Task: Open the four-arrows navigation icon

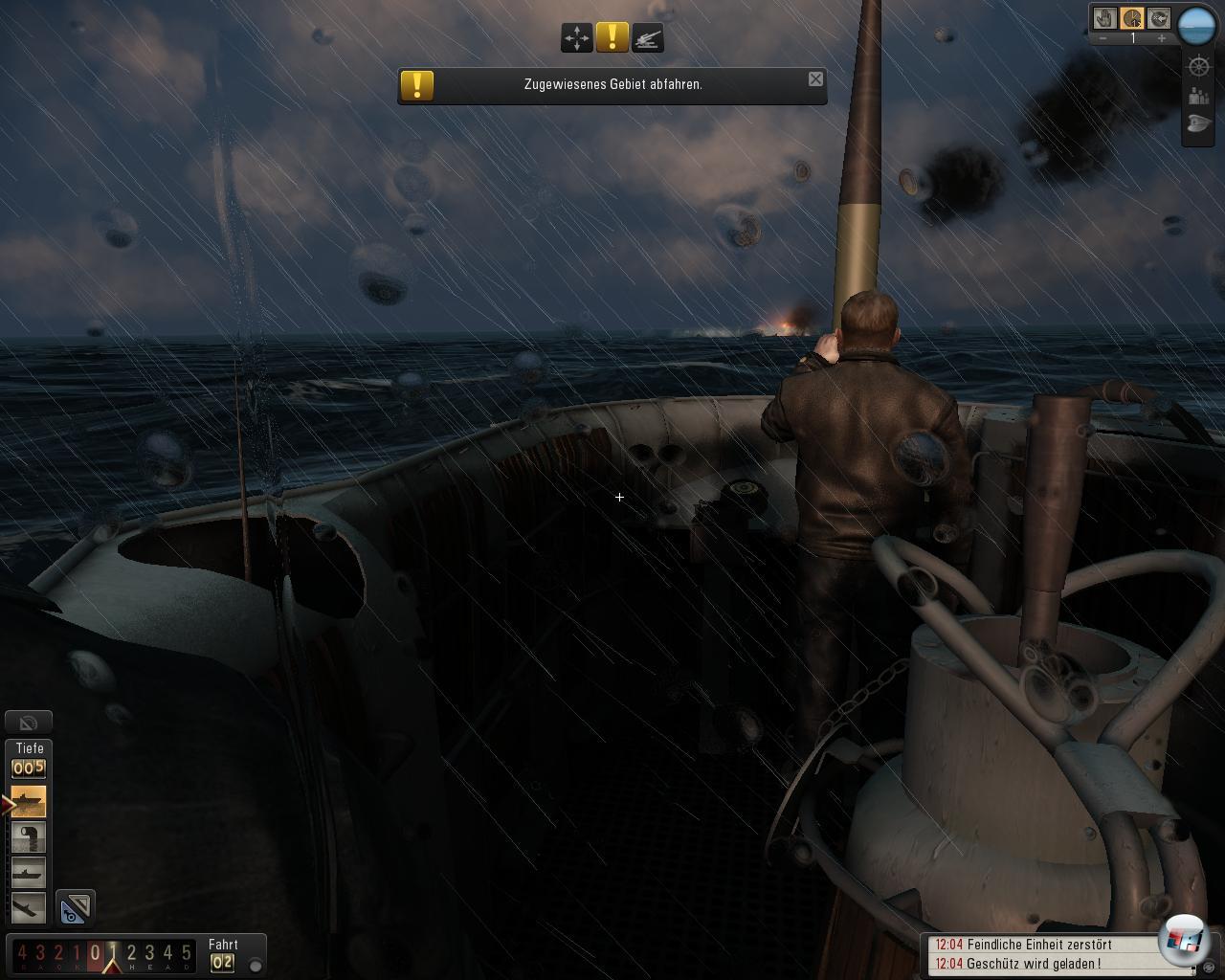Action: point(577,38)
